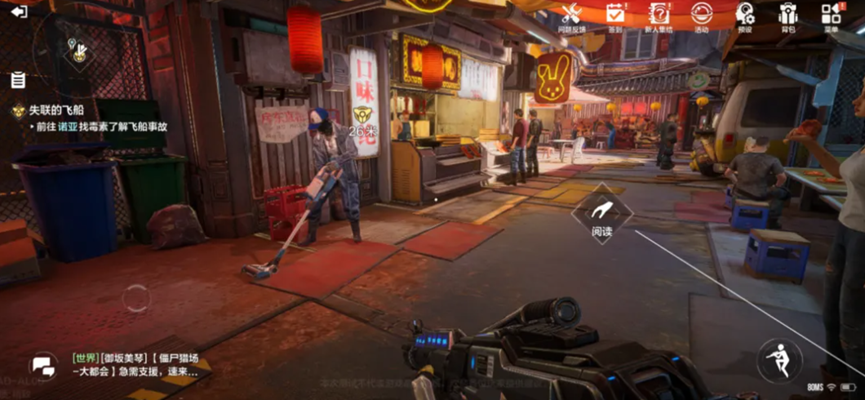Viewport: 865px width, 400px height.
Task: Click the exit arrow icon
Action: pos(18,12)
